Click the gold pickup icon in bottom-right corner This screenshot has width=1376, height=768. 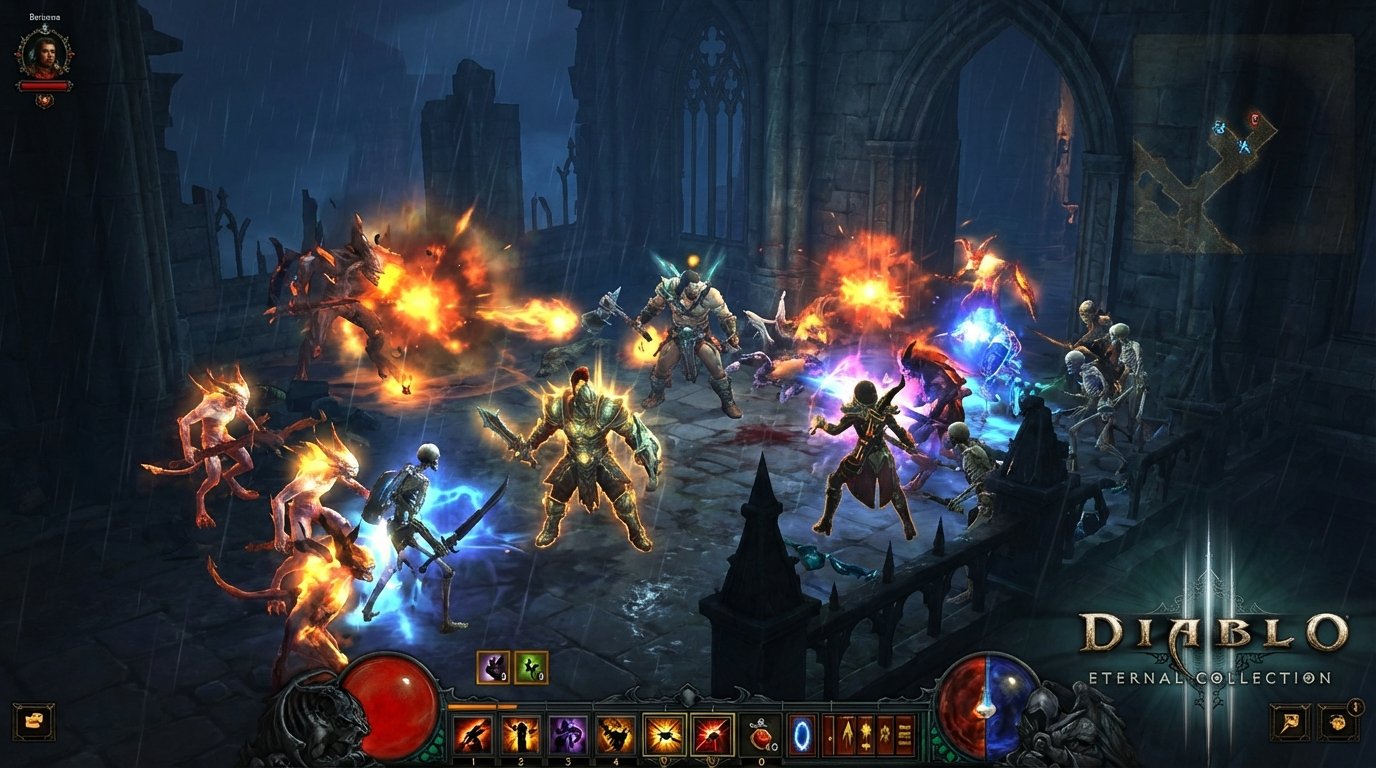[1337, 722]
